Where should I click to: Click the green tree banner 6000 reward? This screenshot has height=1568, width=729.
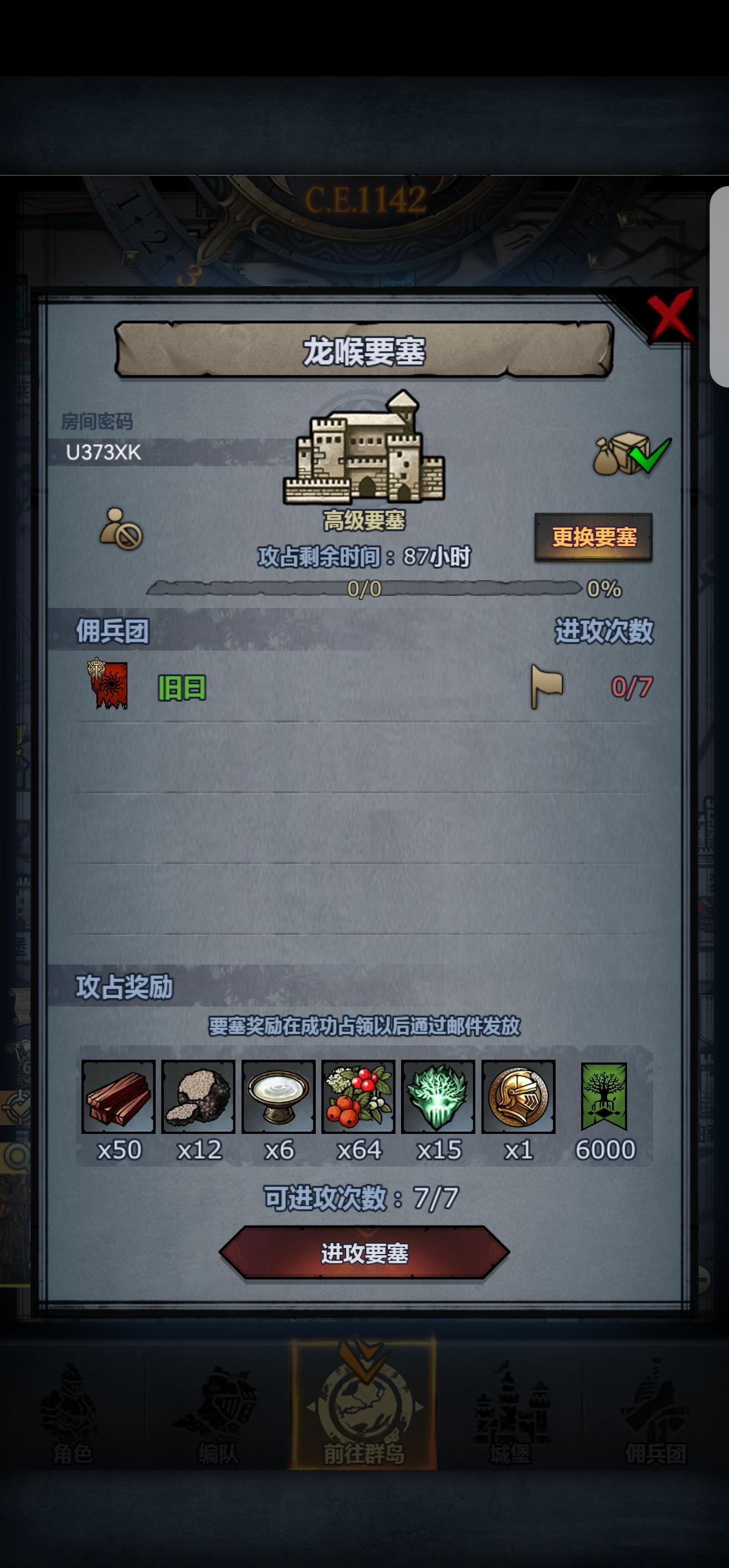coord(602,1097)
